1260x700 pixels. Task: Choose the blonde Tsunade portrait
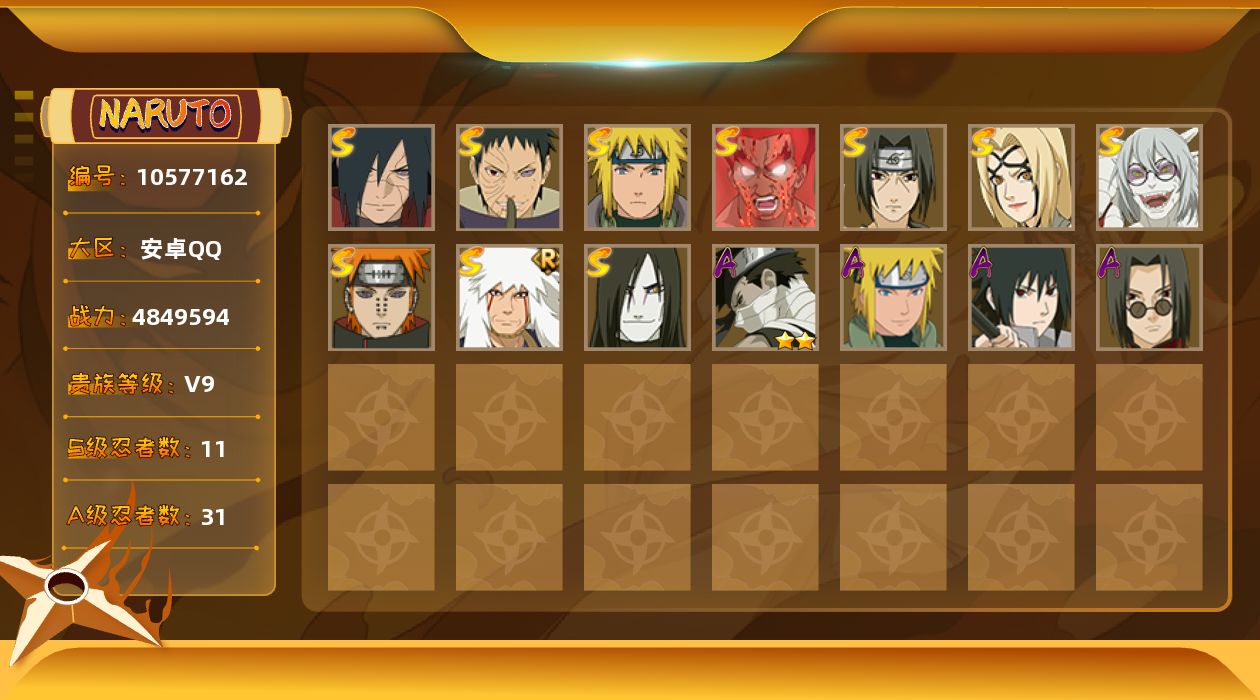pos(1021,177)
